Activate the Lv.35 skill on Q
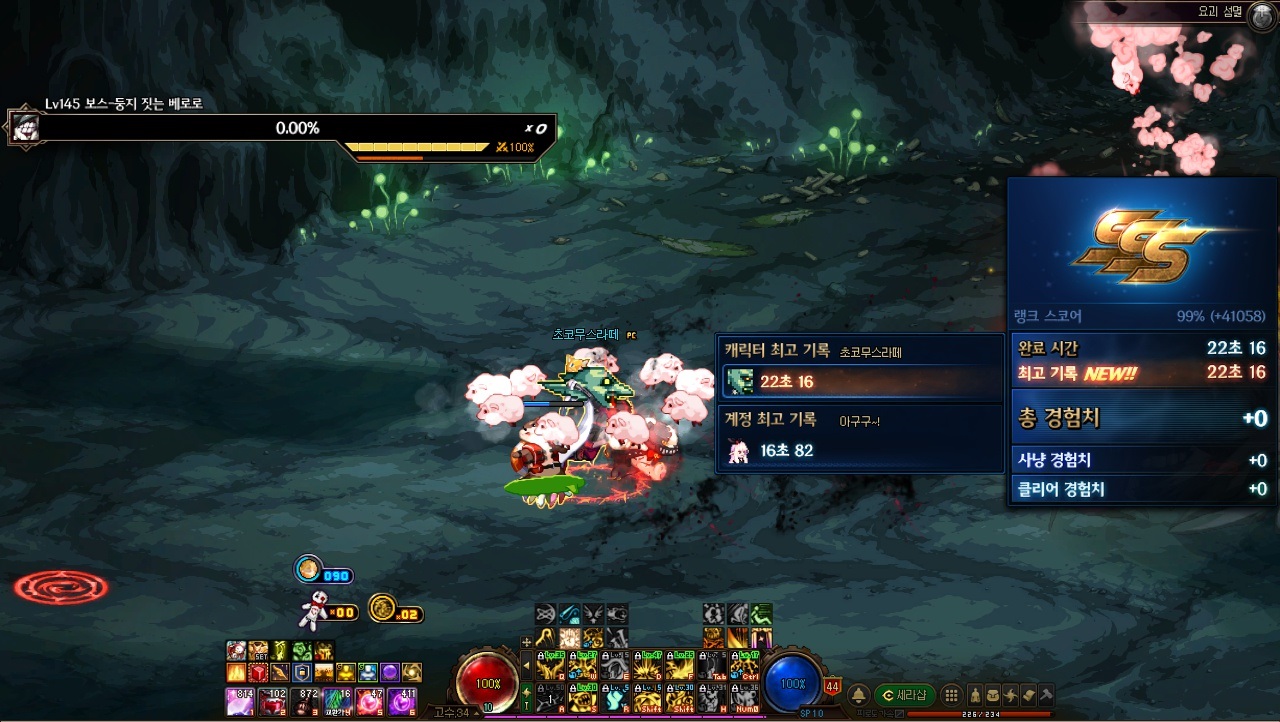Viewport: 1280px width, 722px height. coord(551,664)
